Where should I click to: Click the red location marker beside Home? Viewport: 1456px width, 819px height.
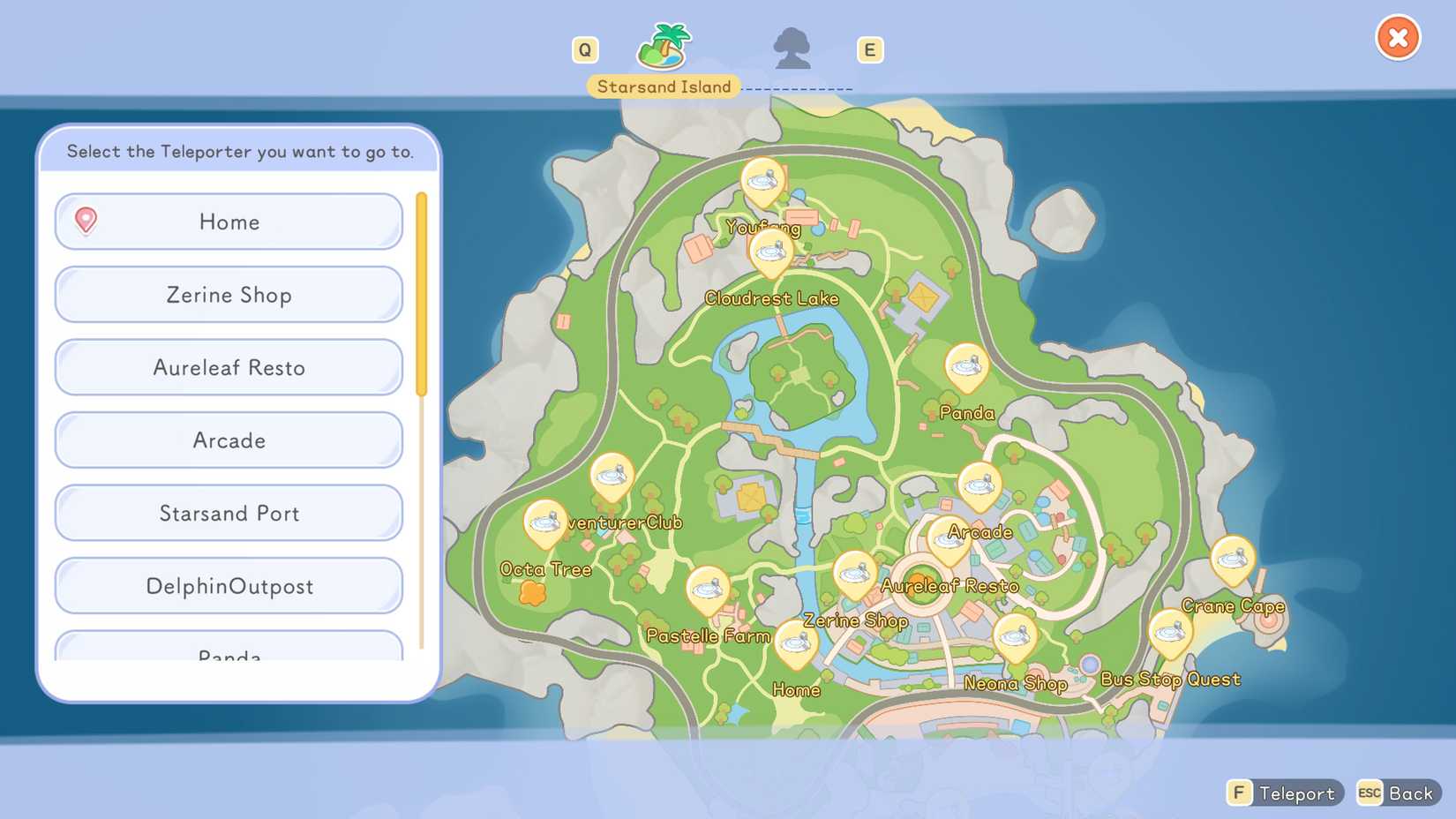point(86,222)
